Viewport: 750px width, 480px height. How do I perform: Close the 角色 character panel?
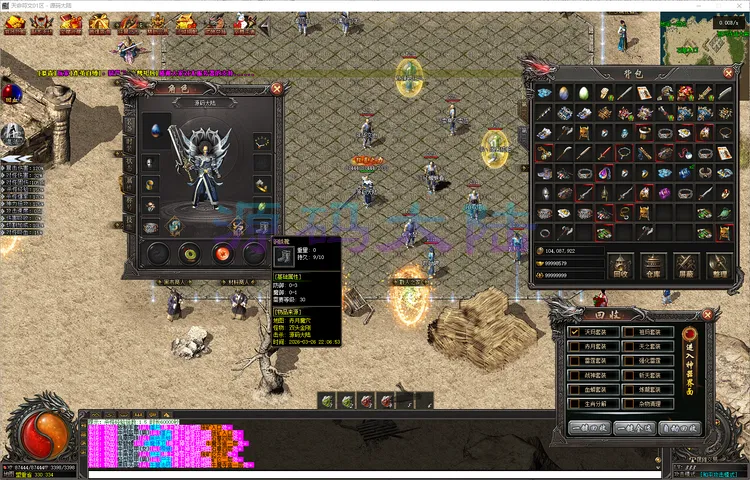tap(277, 89)
